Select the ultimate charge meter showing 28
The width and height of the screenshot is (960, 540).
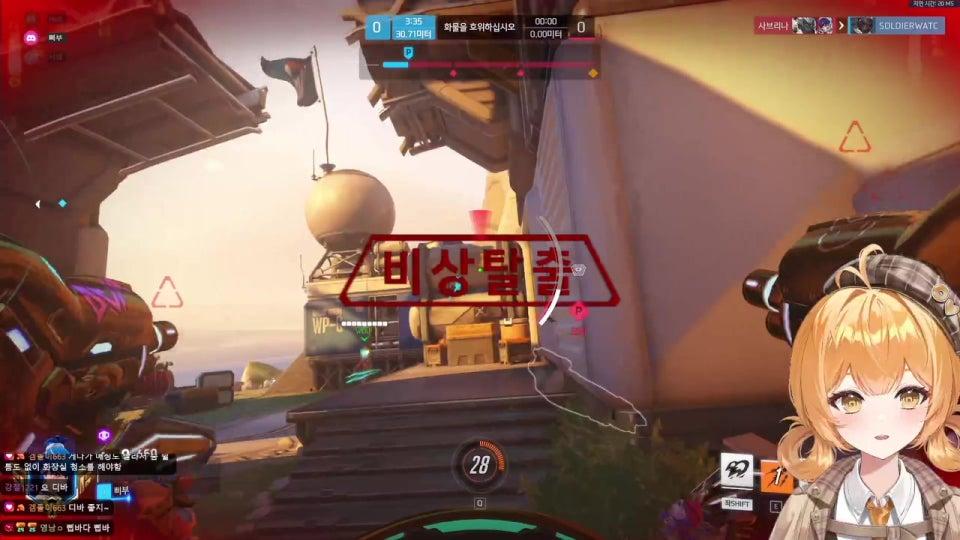click(x=480, y=465)
